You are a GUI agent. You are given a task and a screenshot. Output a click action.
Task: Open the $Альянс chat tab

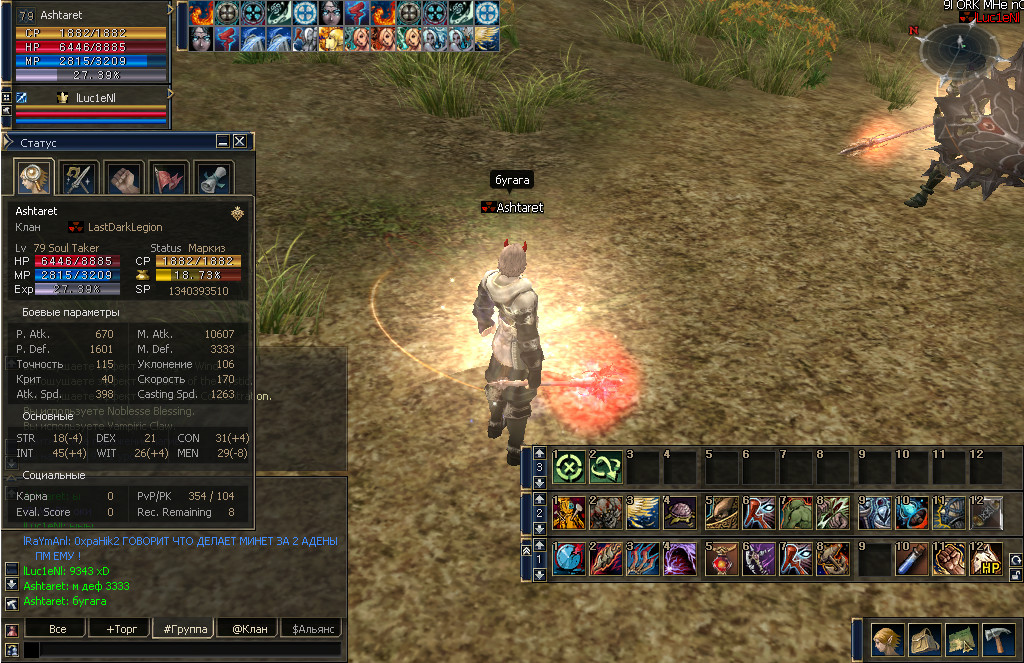[x=312, y=629]
